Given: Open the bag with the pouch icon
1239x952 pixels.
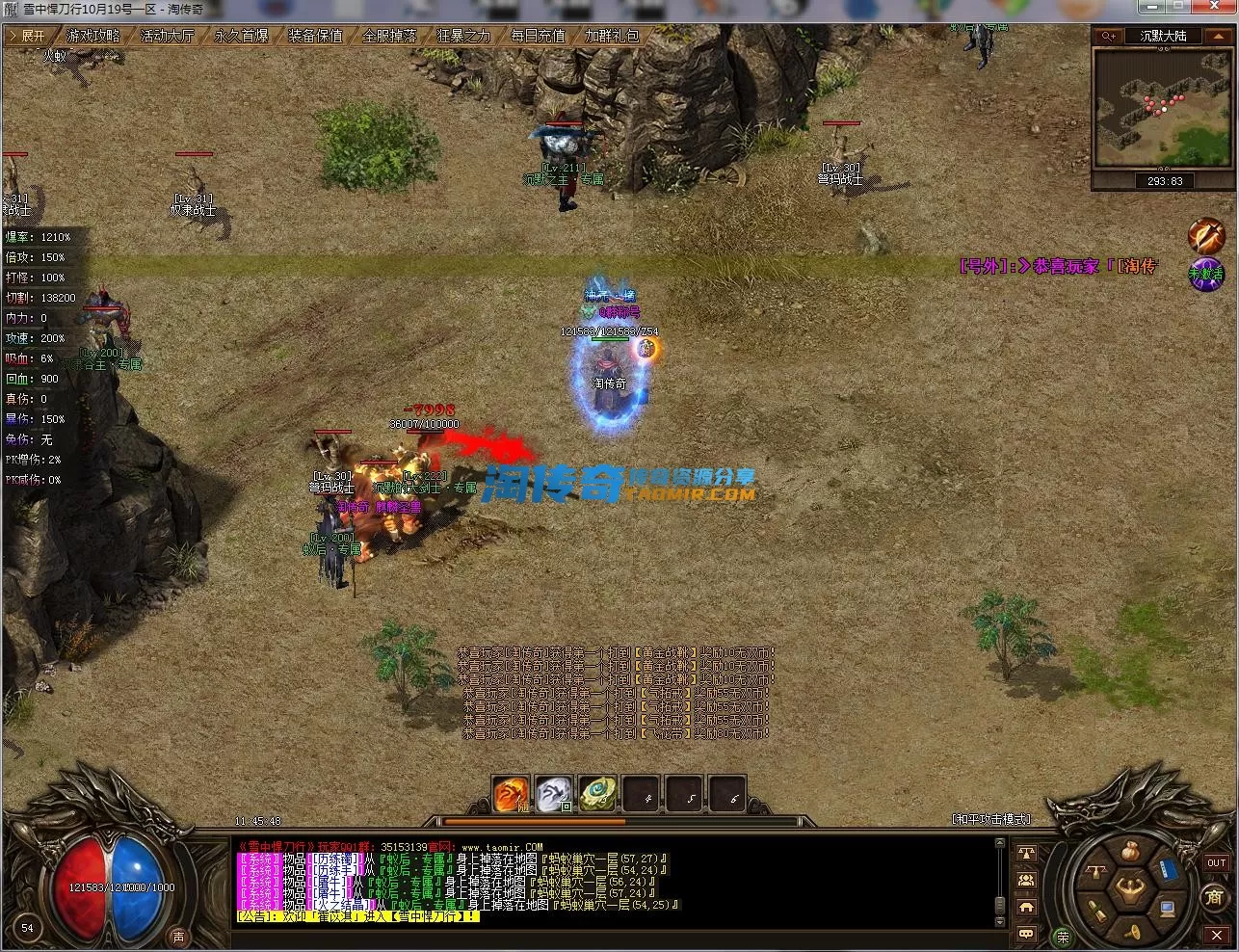Looking at the screenshot, I should [1132, 852].
